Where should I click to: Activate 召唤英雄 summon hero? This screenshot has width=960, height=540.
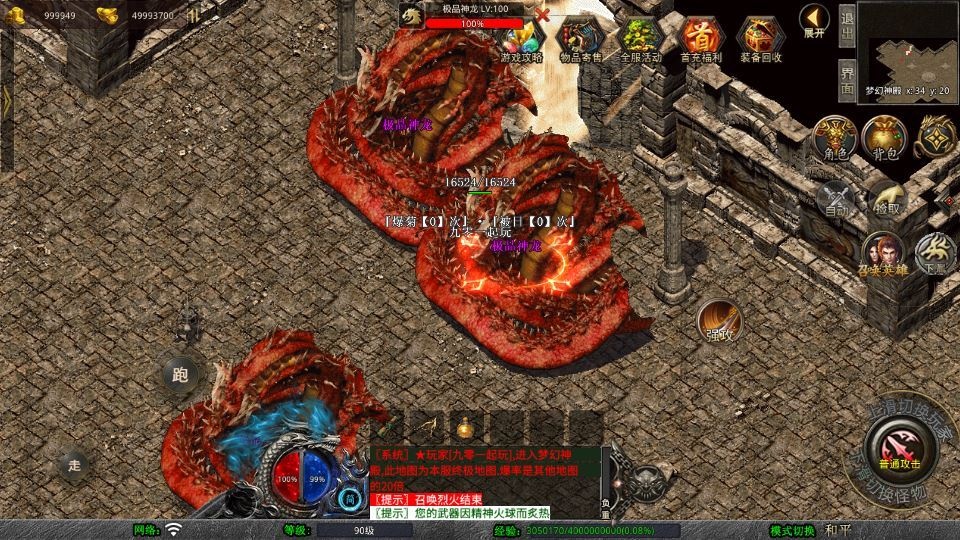880,252
